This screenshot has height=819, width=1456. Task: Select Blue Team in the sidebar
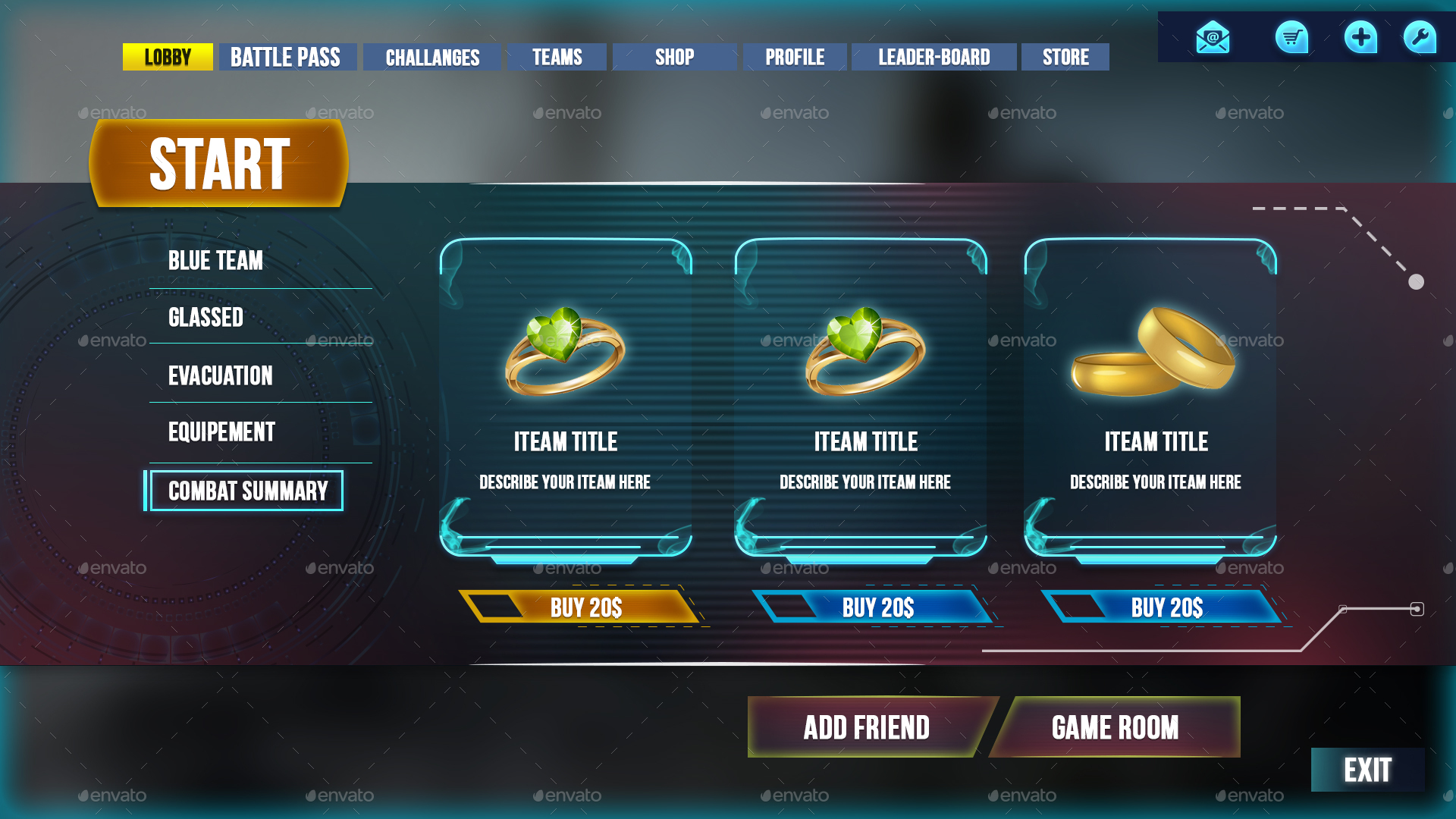click(215, 261)
